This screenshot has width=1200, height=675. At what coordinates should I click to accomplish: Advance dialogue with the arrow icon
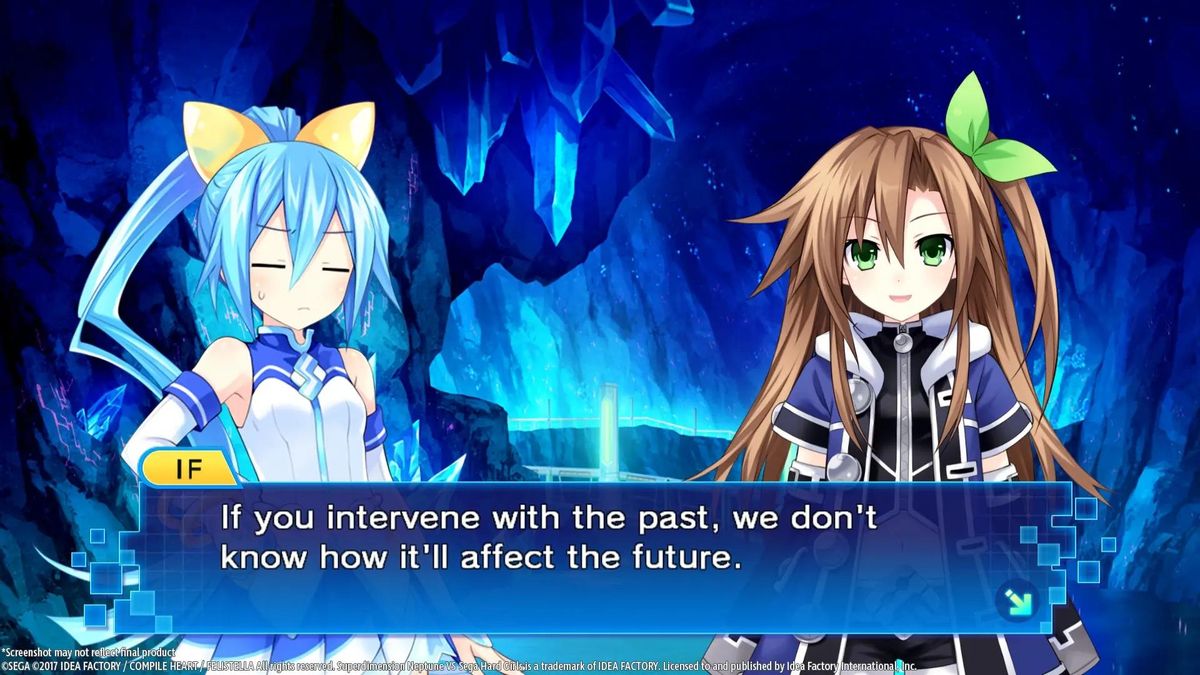[x=1016, y=601]
